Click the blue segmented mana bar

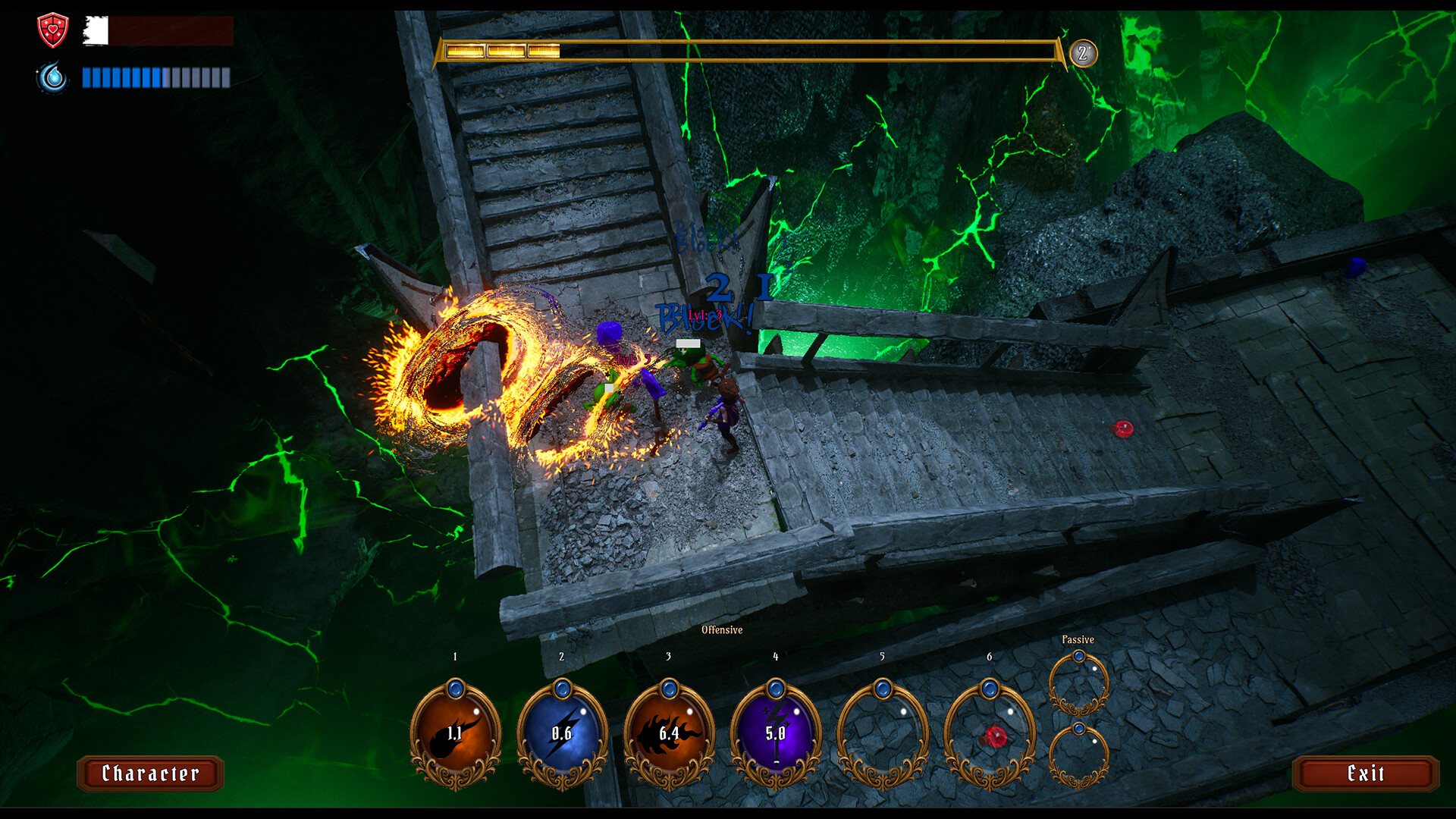coord(155,77)
